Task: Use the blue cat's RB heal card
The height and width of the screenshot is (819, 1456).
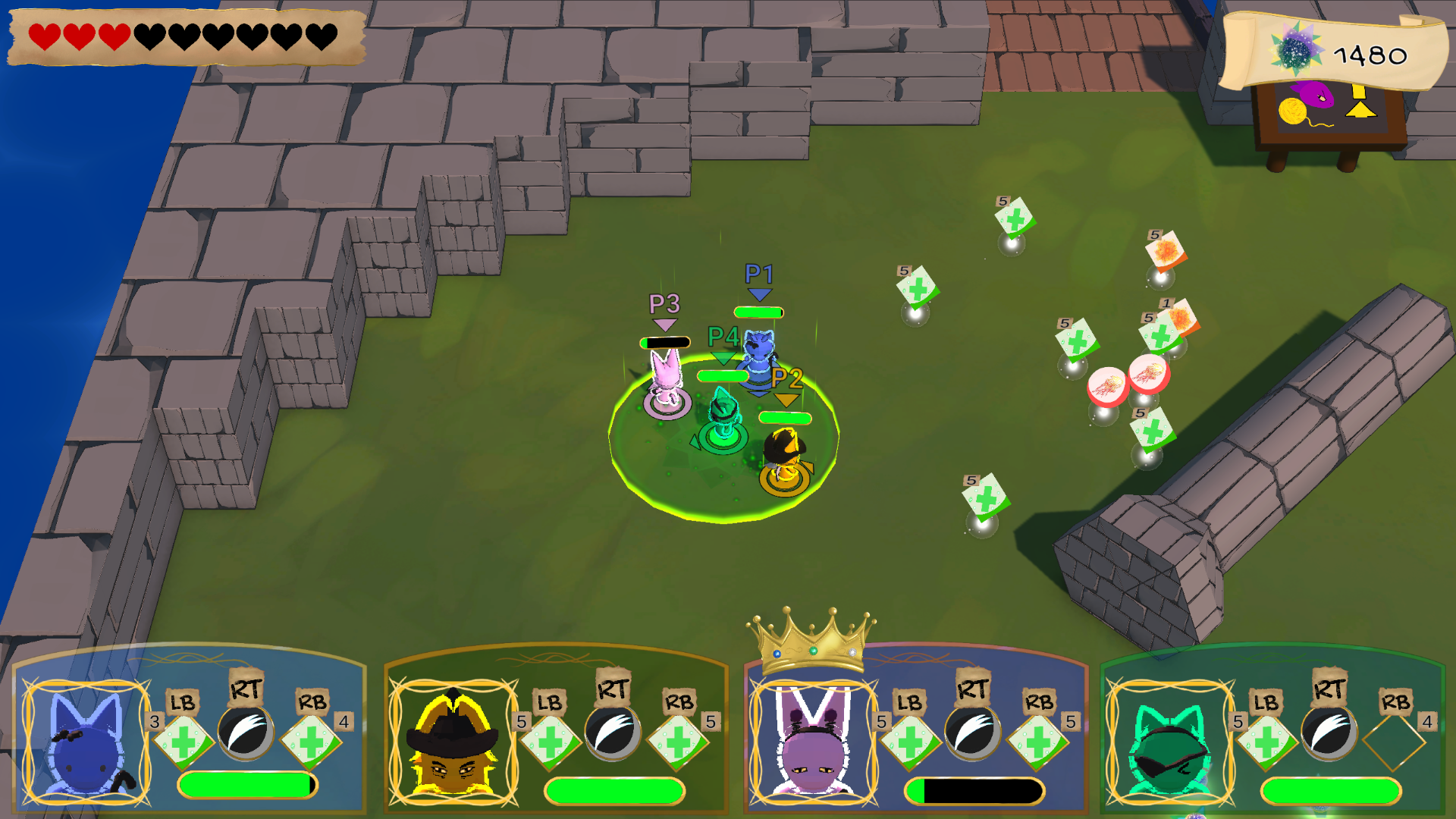Action: 311,740
